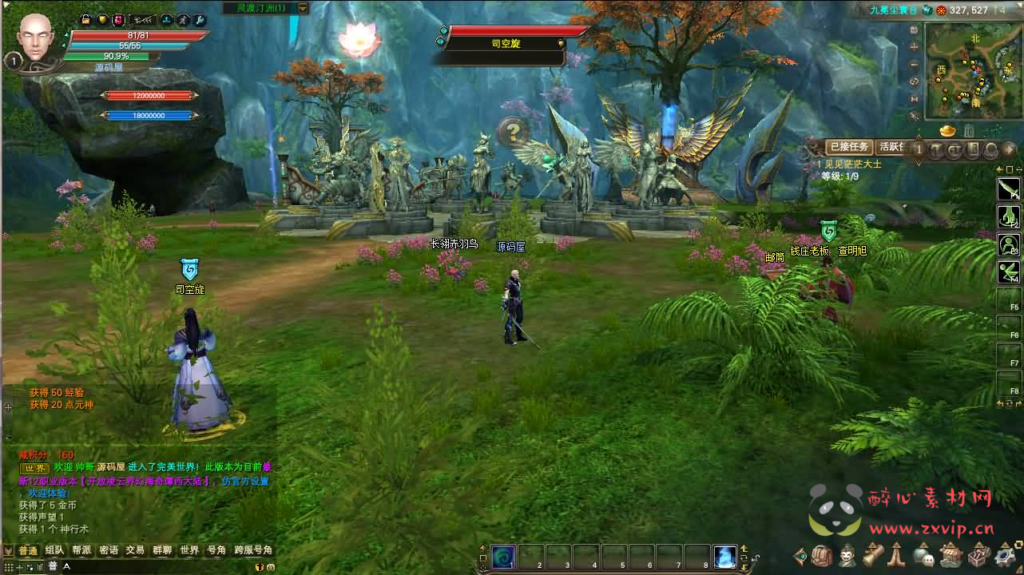
Task: Switch to the 组队 chat tab
Action: (54, 550)
